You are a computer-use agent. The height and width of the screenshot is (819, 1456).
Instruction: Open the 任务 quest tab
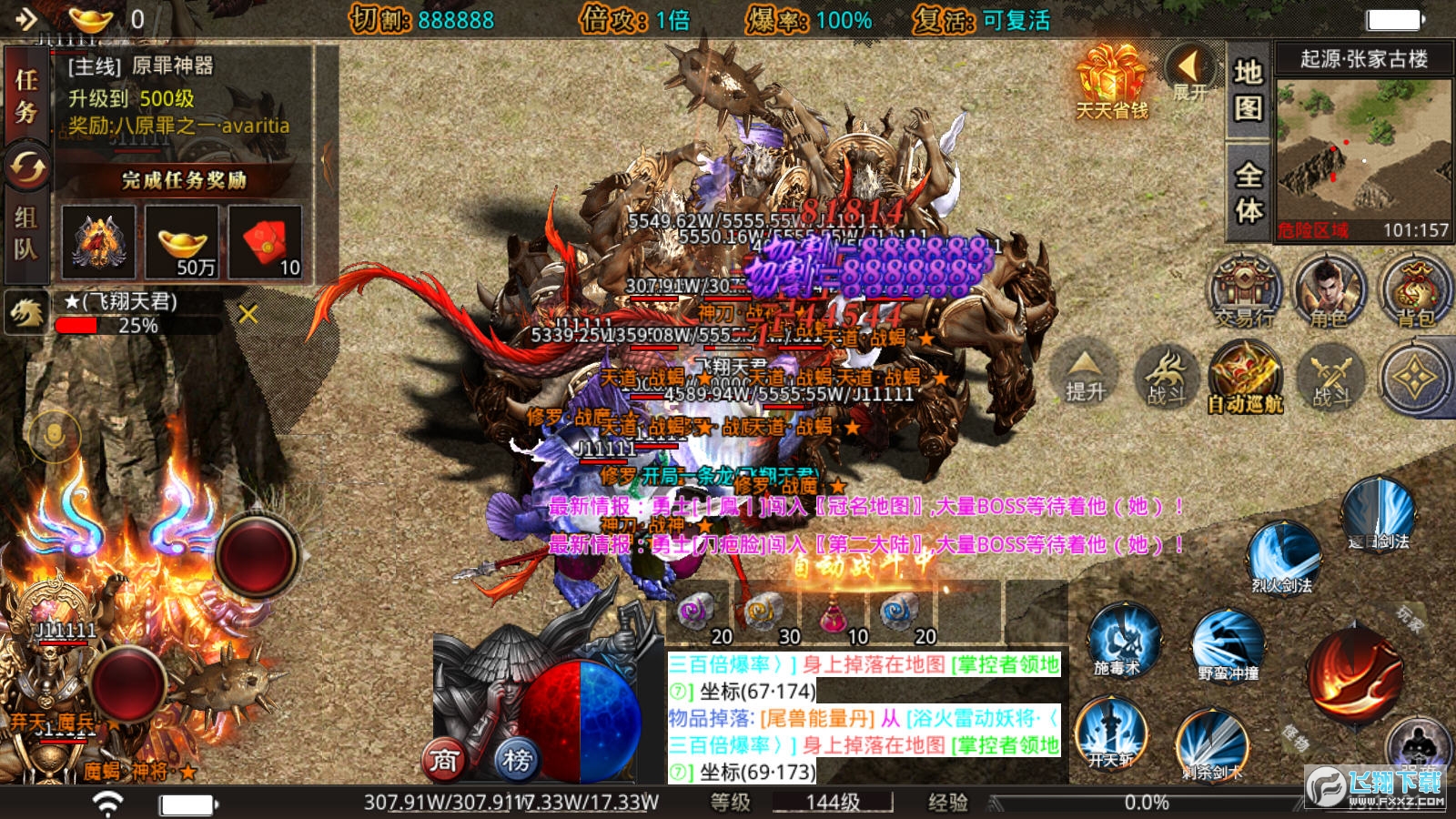point(26,96)
